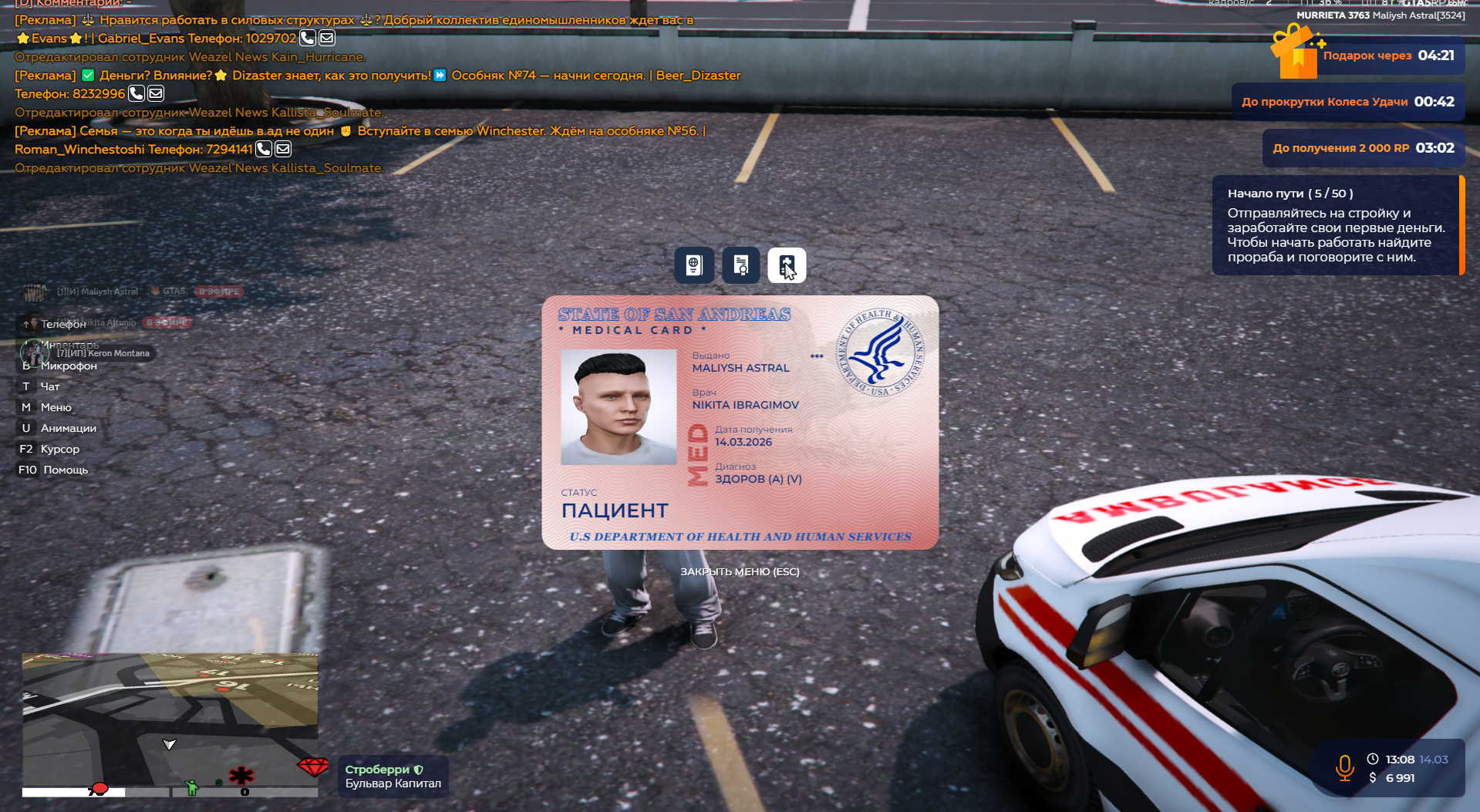
Task: Switch to the passport document tab
Action: tap(694, 265)
